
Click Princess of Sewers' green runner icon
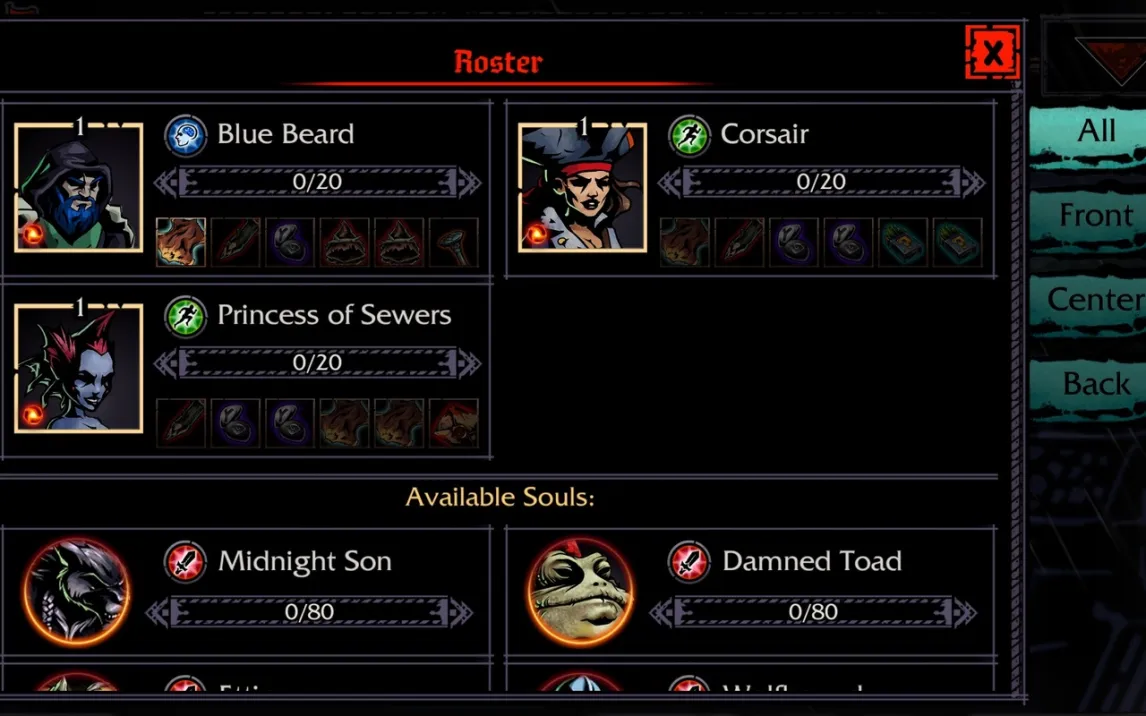[185, 316]
